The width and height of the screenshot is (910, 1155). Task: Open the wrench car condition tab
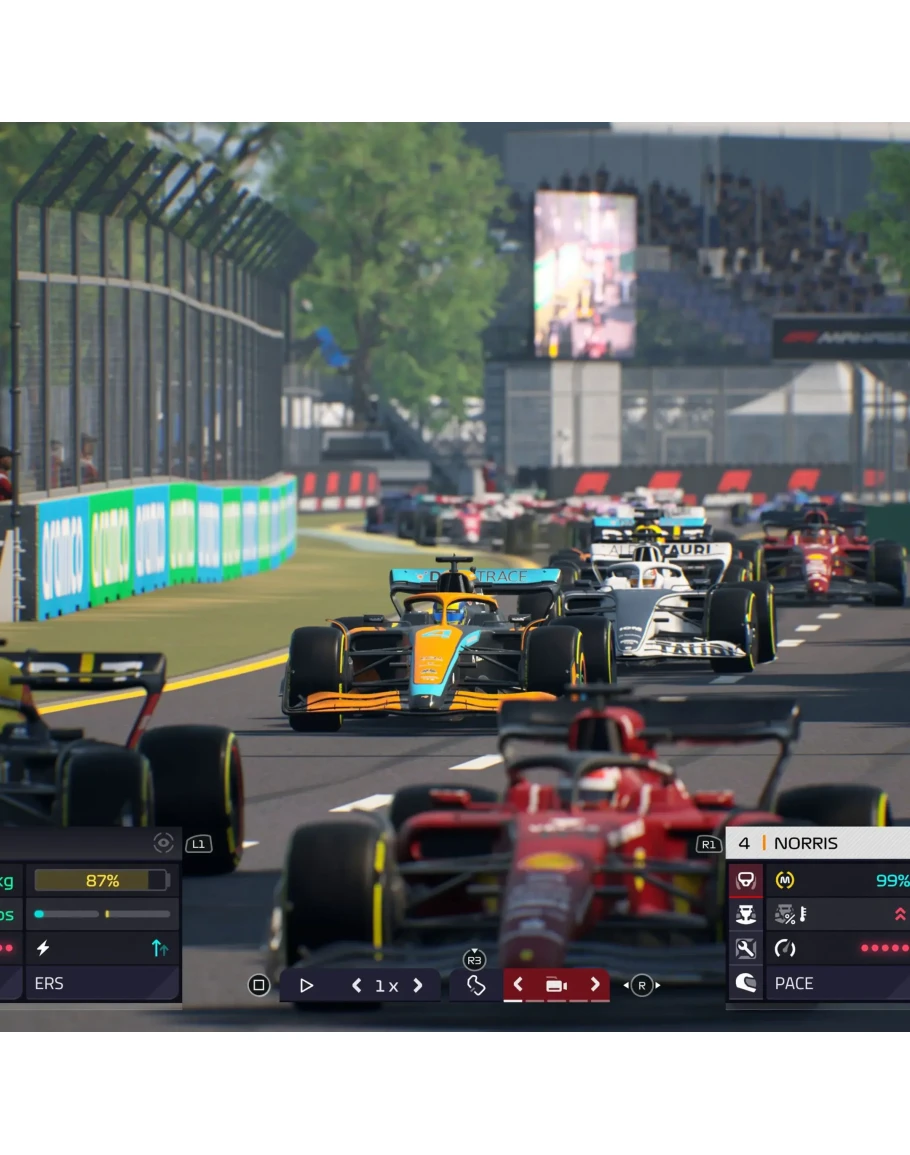(x=745, y=948)
